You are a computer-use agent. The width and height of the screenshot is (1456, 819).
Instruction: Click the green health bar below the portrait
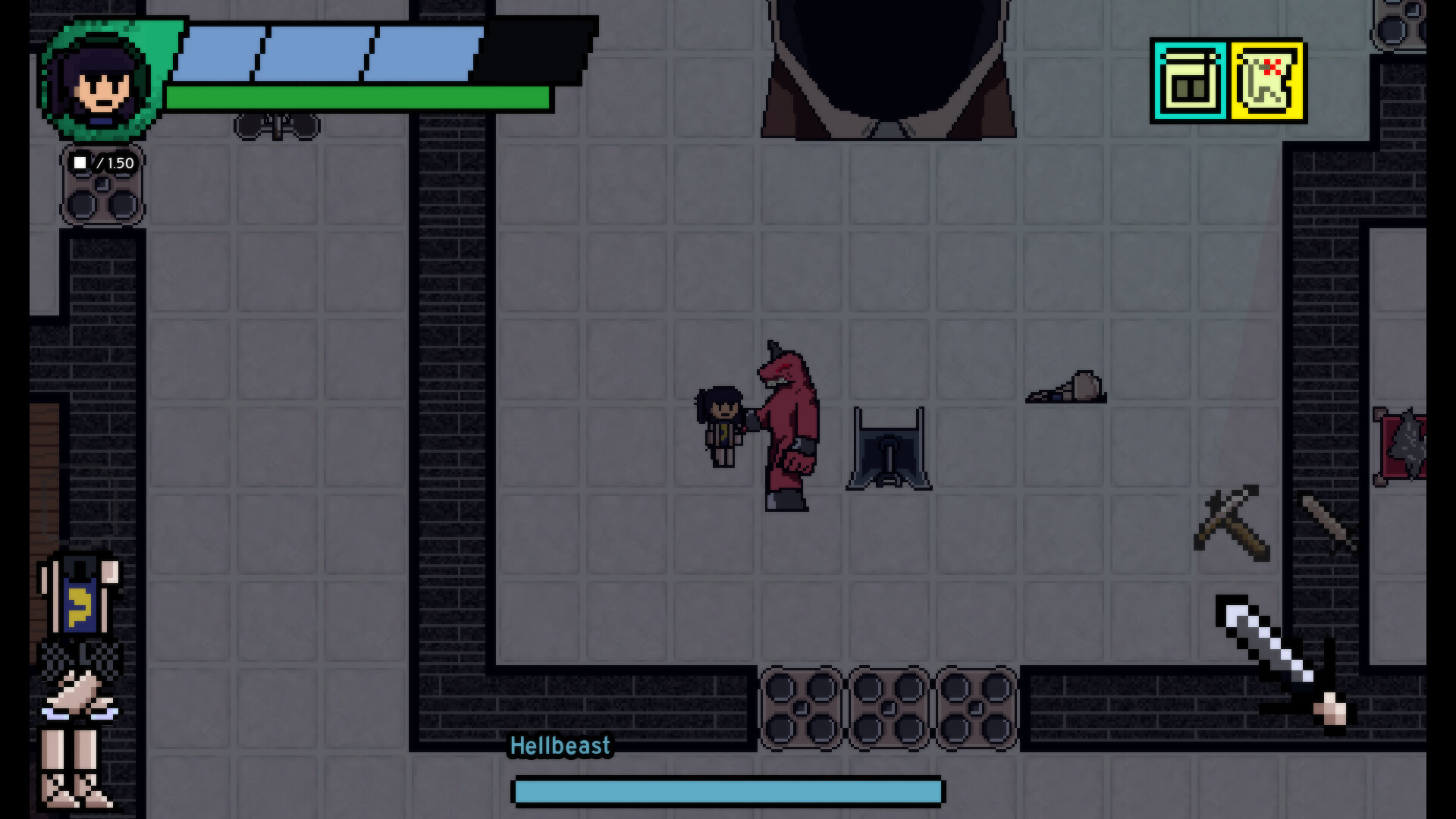pyautogui.click(x=356, y=99)
